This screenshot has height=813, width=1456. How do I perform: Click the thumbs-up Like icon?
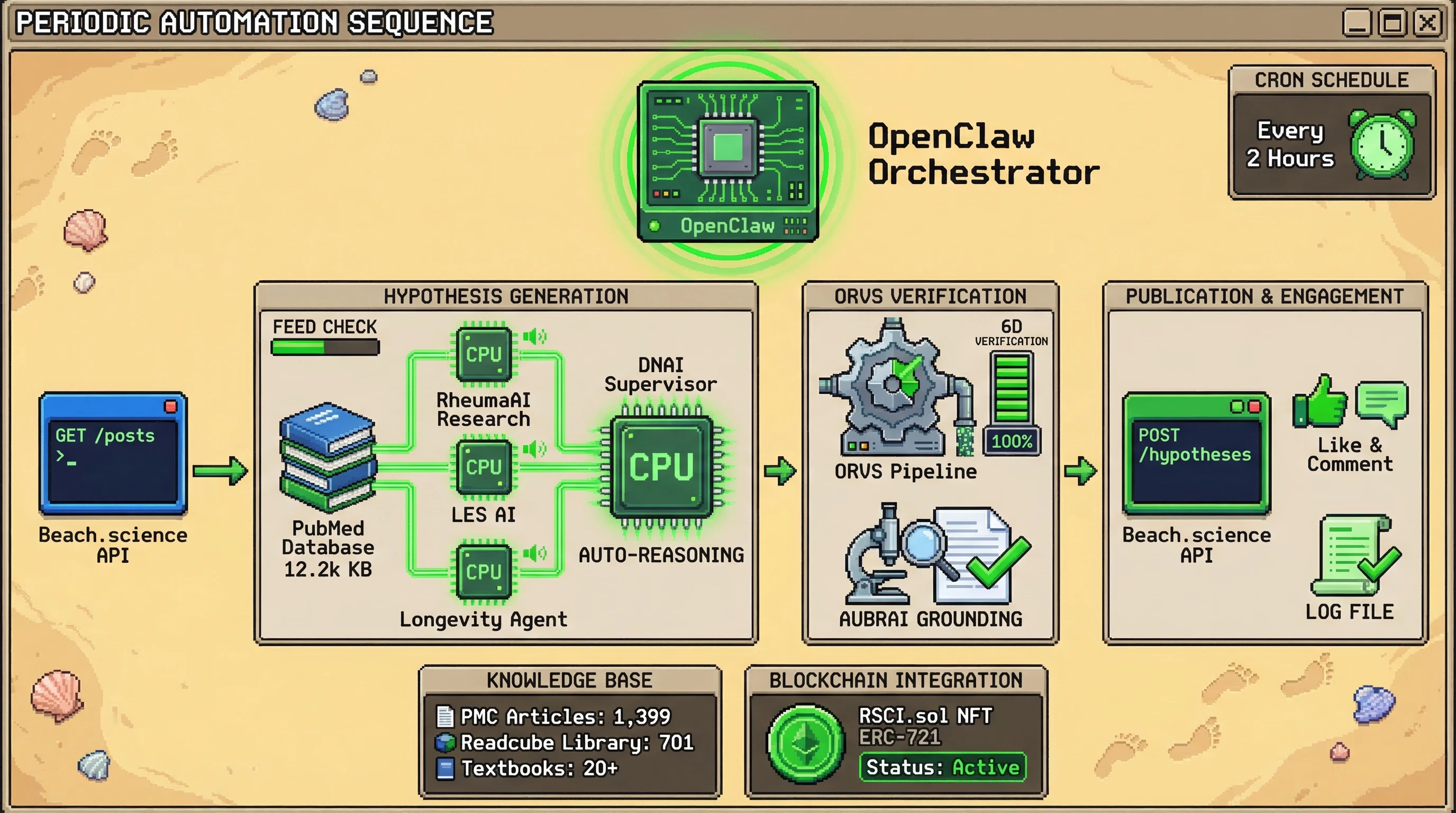tap(1320, 401)
